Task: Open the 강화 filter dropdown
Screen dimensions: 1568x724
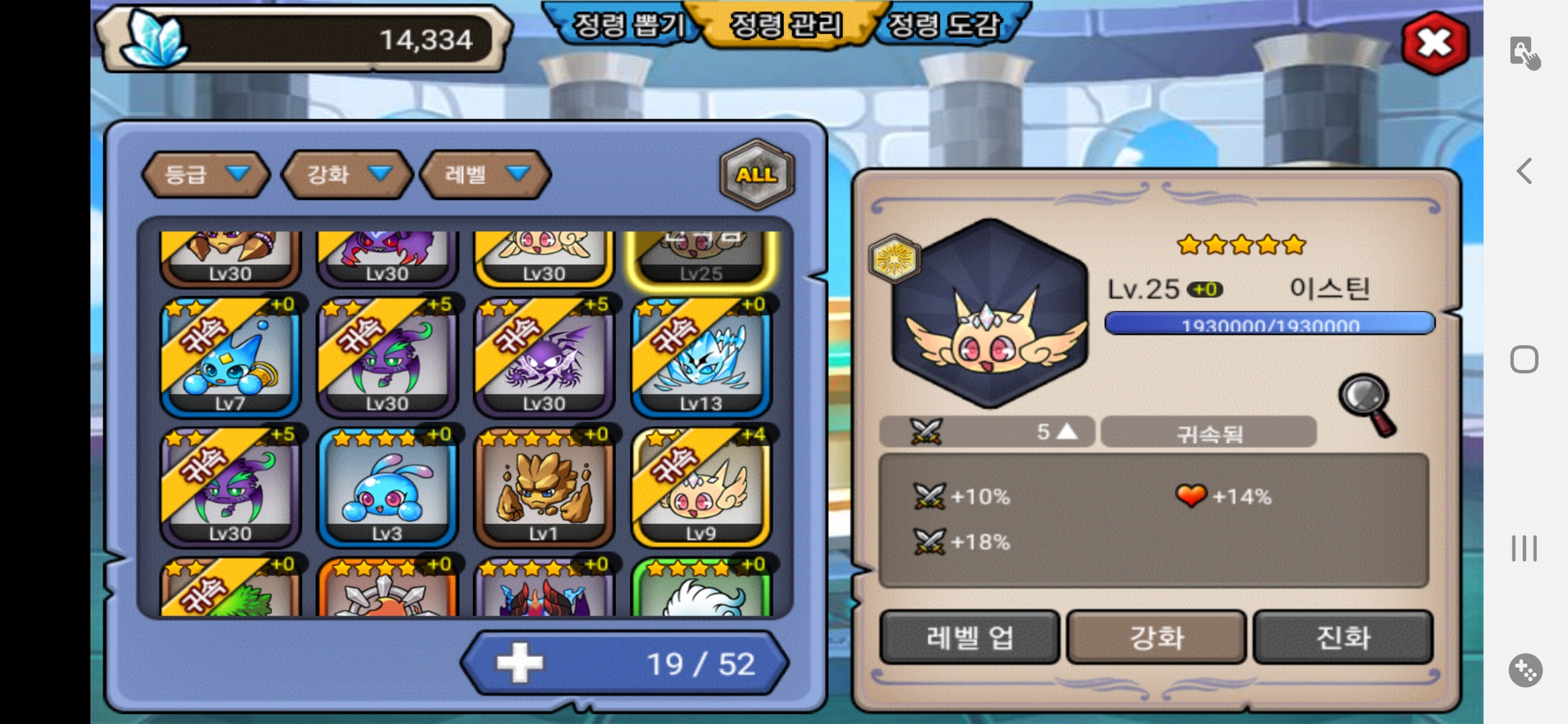Action: (347, 174)
